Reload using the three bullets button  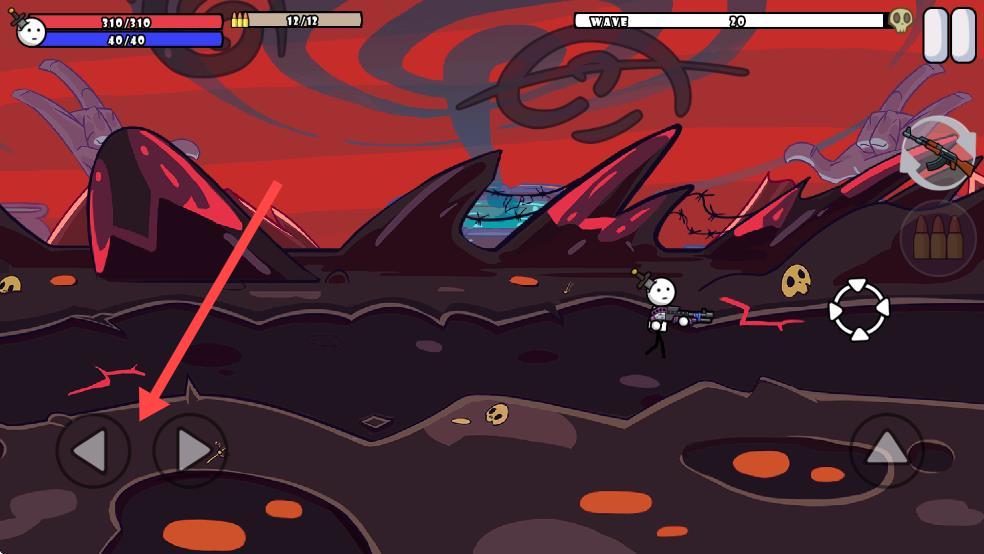(937, 238)
